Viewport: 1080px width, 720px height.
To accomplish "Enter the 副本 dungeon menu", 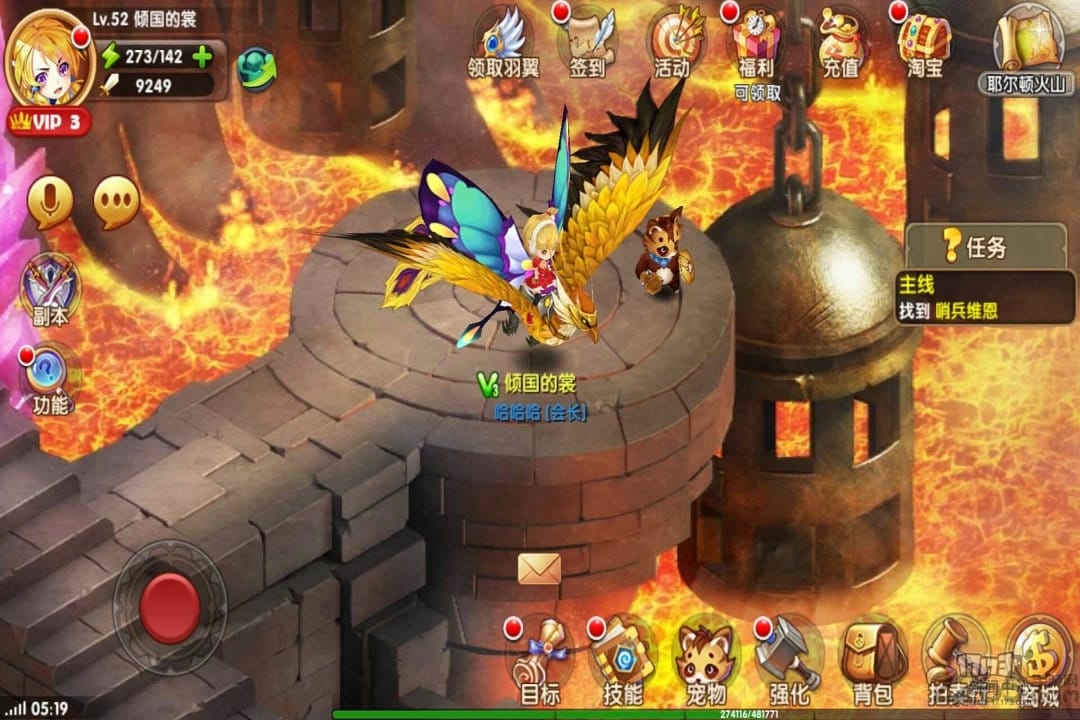I will 50,288.
